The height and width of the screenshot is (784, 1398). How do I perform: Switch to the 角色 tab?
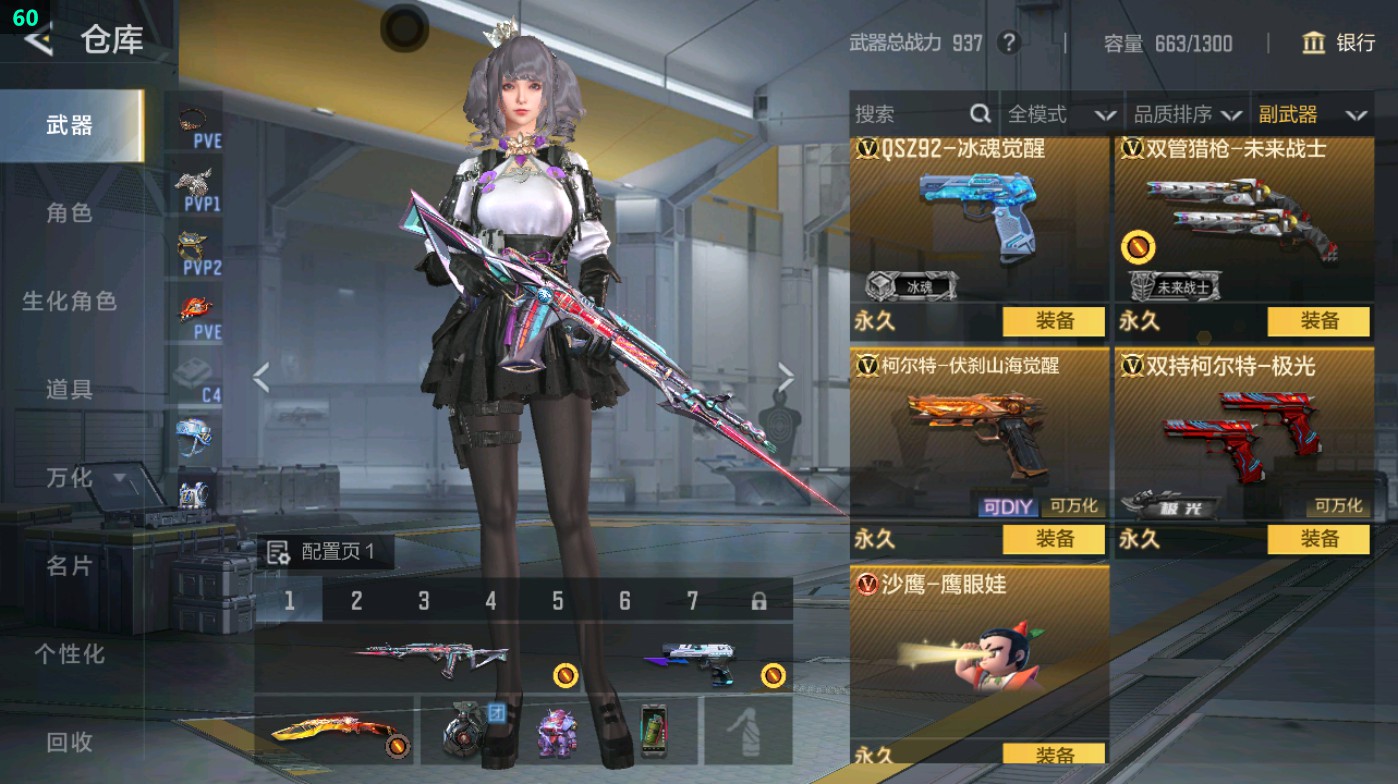(70, 214)
